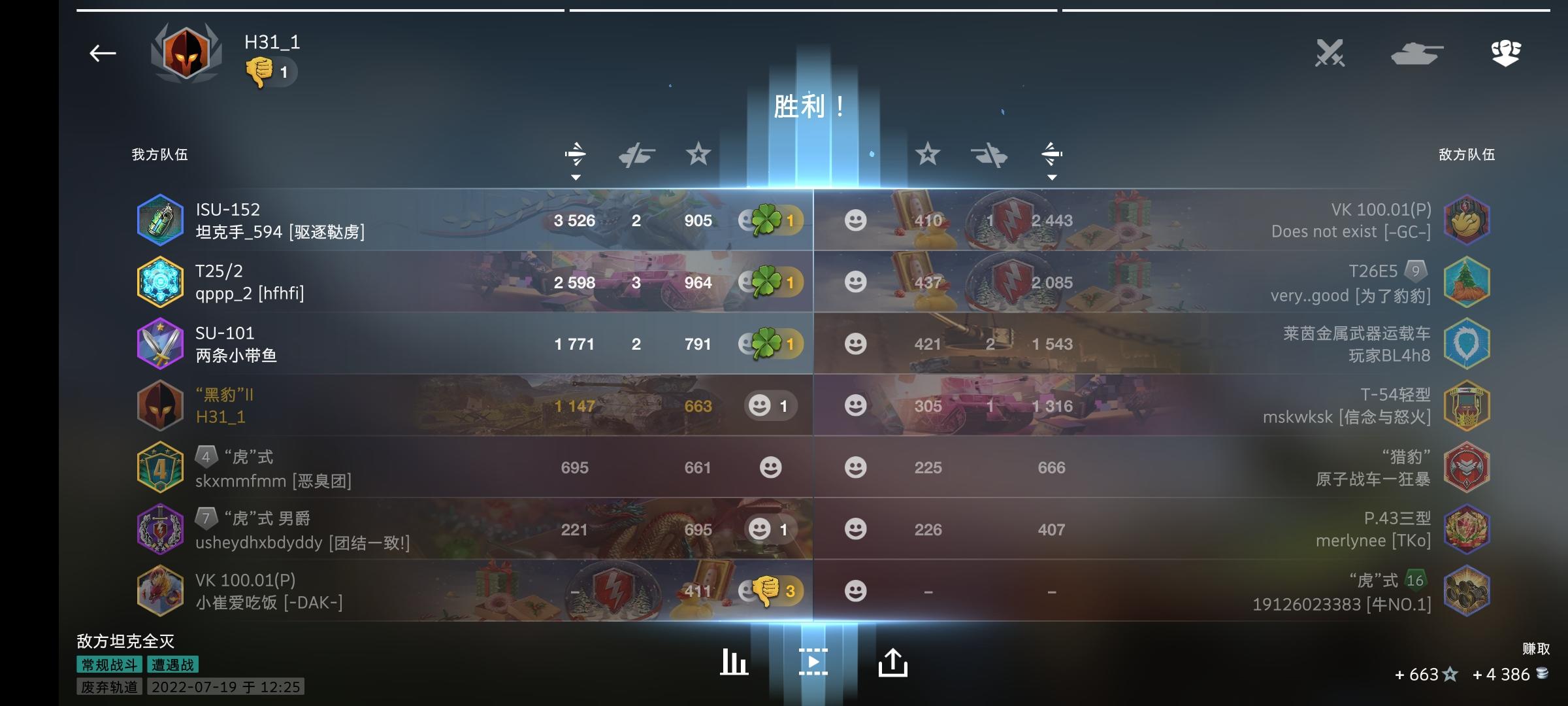Open the team members icon at top right
This screenshot has height=706, width=1568.
point(1506,54)
